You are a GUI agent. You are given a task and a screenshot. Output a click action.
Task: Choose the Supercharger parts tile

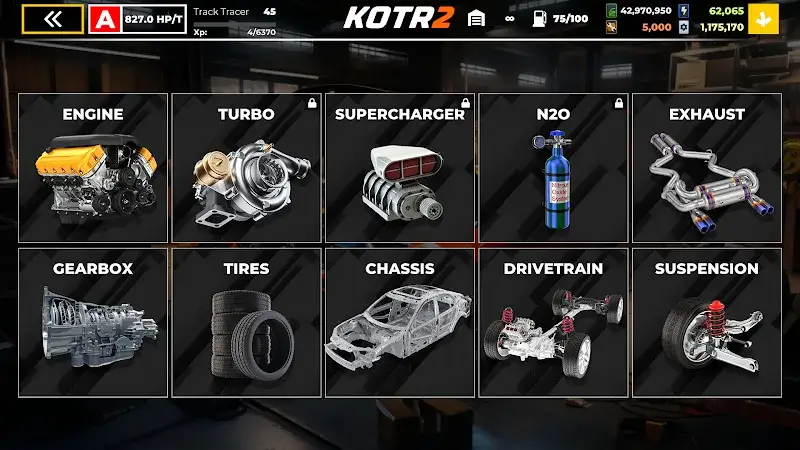click(x=400, y=167)
